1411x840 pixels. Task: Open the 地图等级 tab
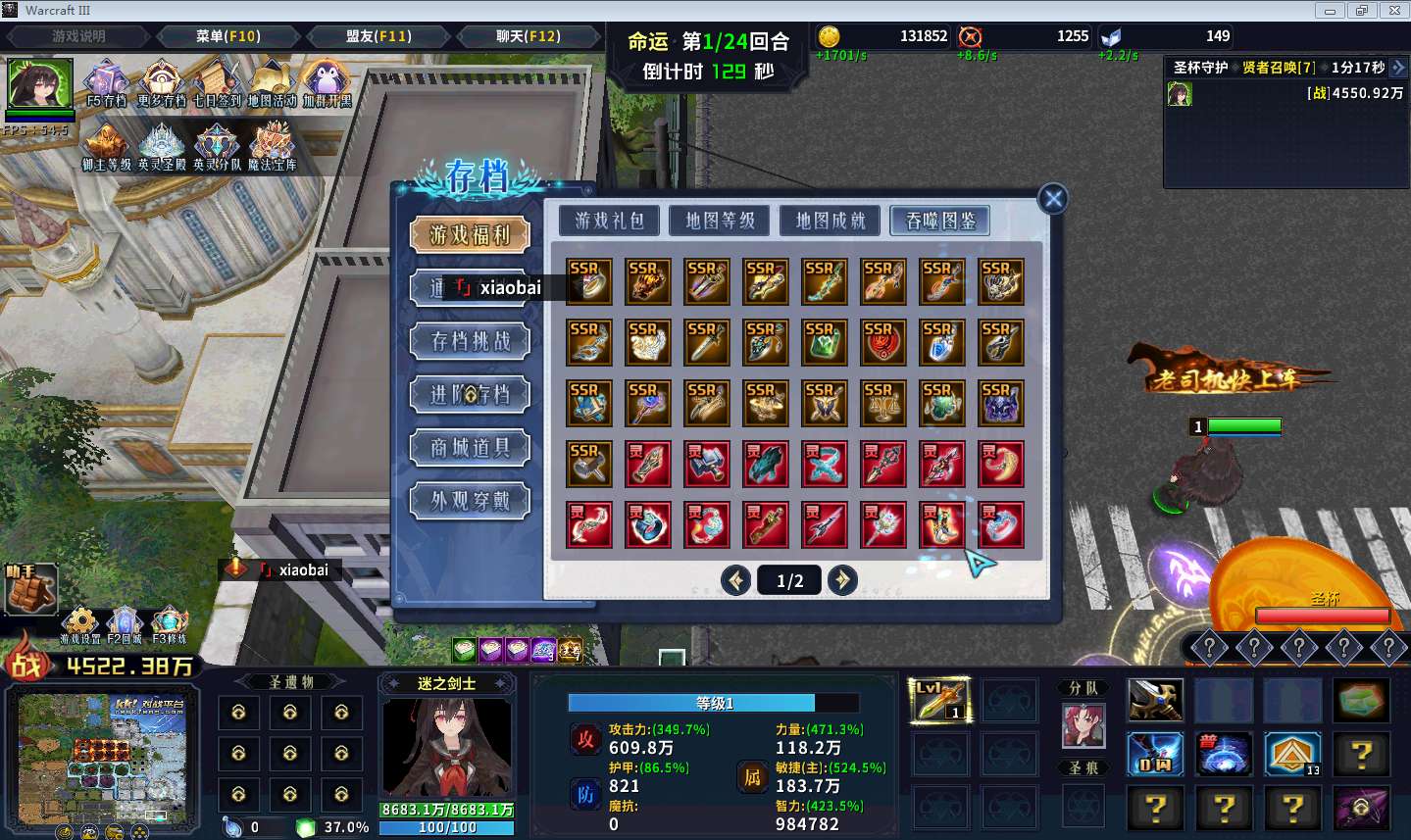click(720, 221)
